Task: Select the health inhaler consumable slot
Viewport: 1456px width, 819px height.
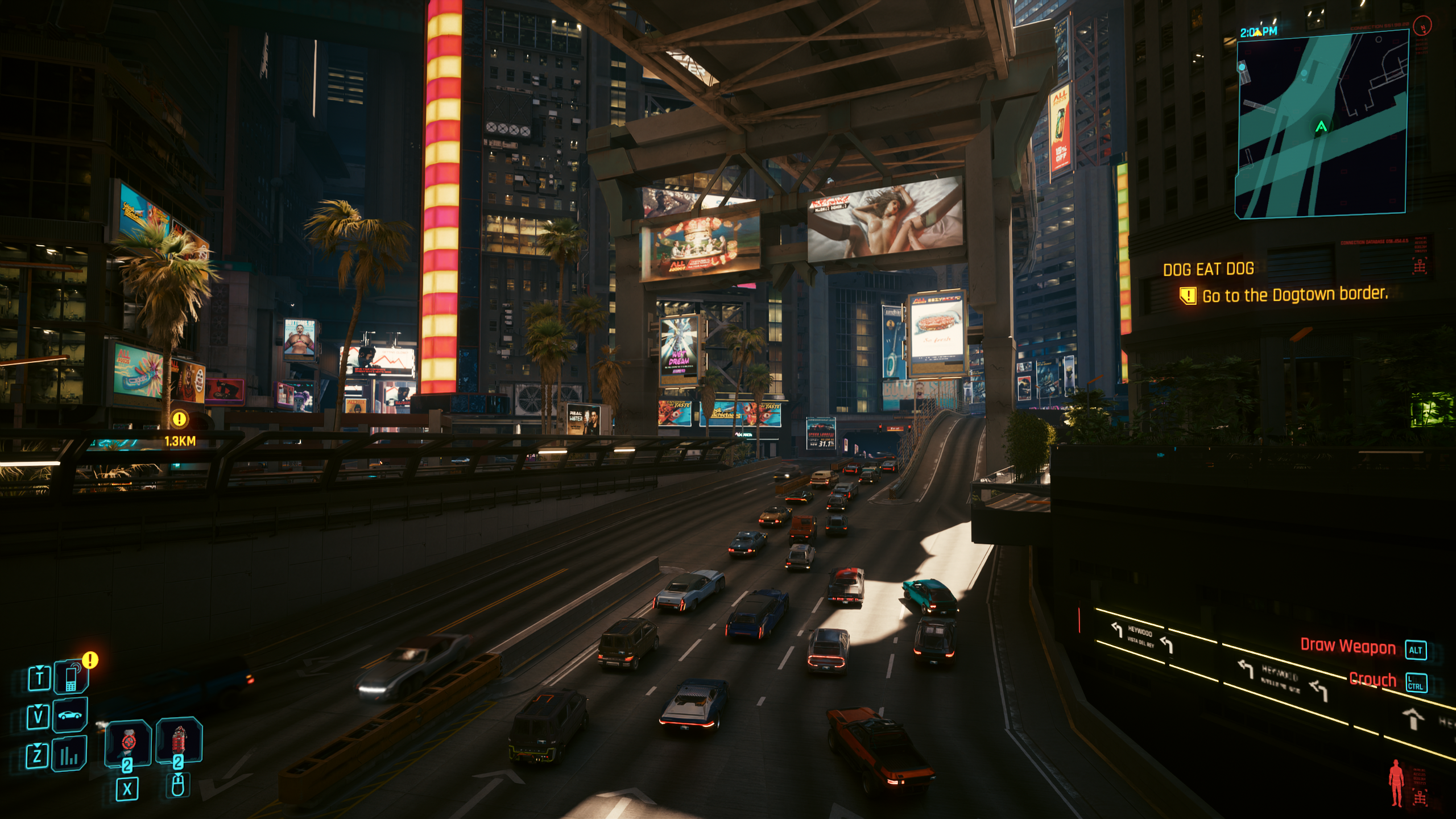Action: click(x=128, y=742)
